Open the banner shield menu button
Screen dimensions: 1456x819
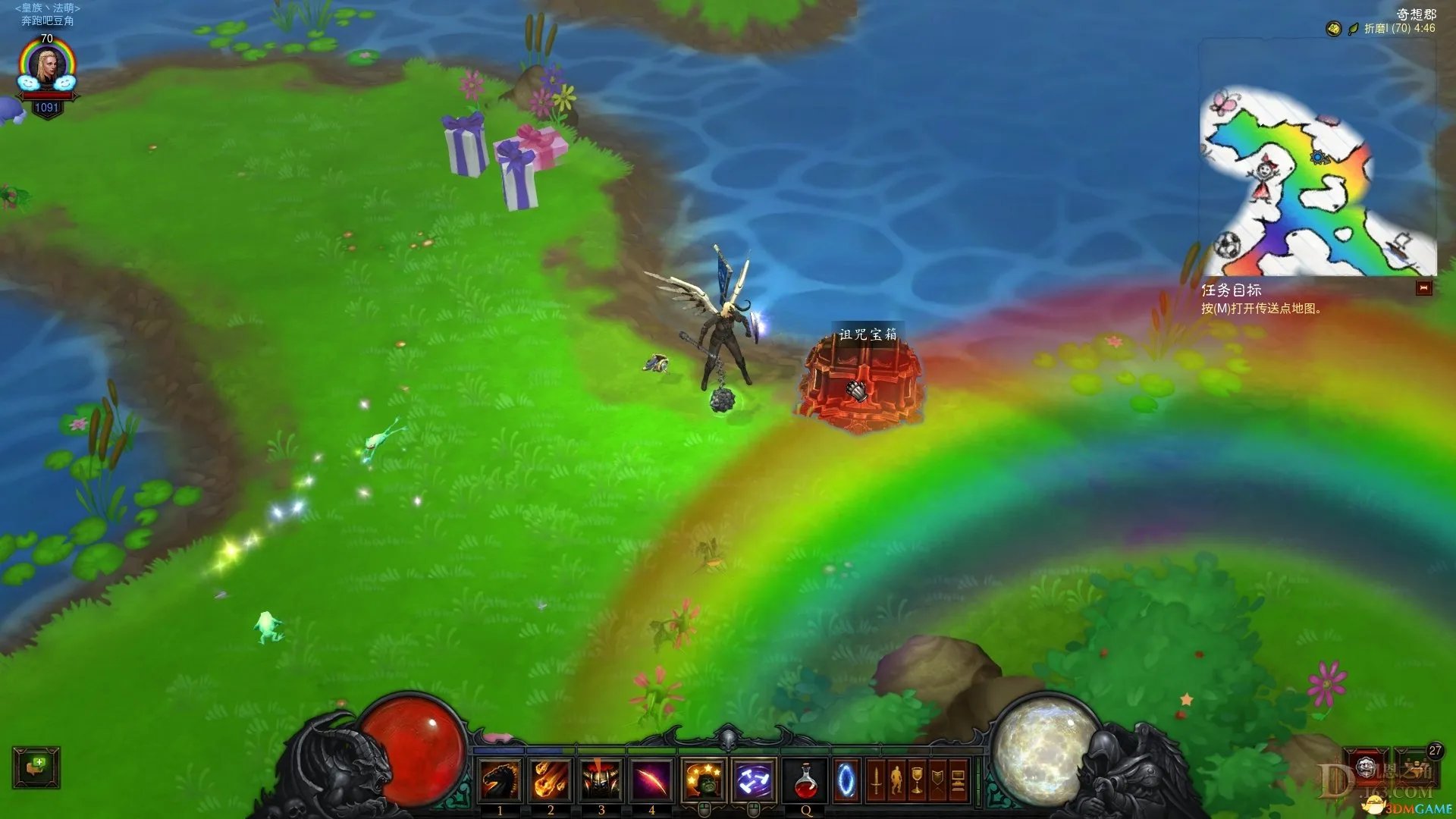(x=937, y=781)
